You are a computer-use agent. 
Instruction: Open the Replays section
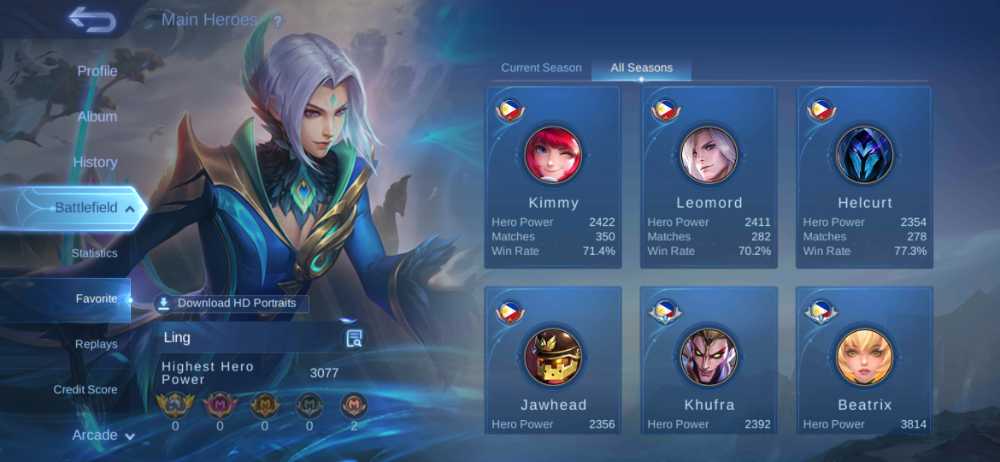tap(96, 344)
